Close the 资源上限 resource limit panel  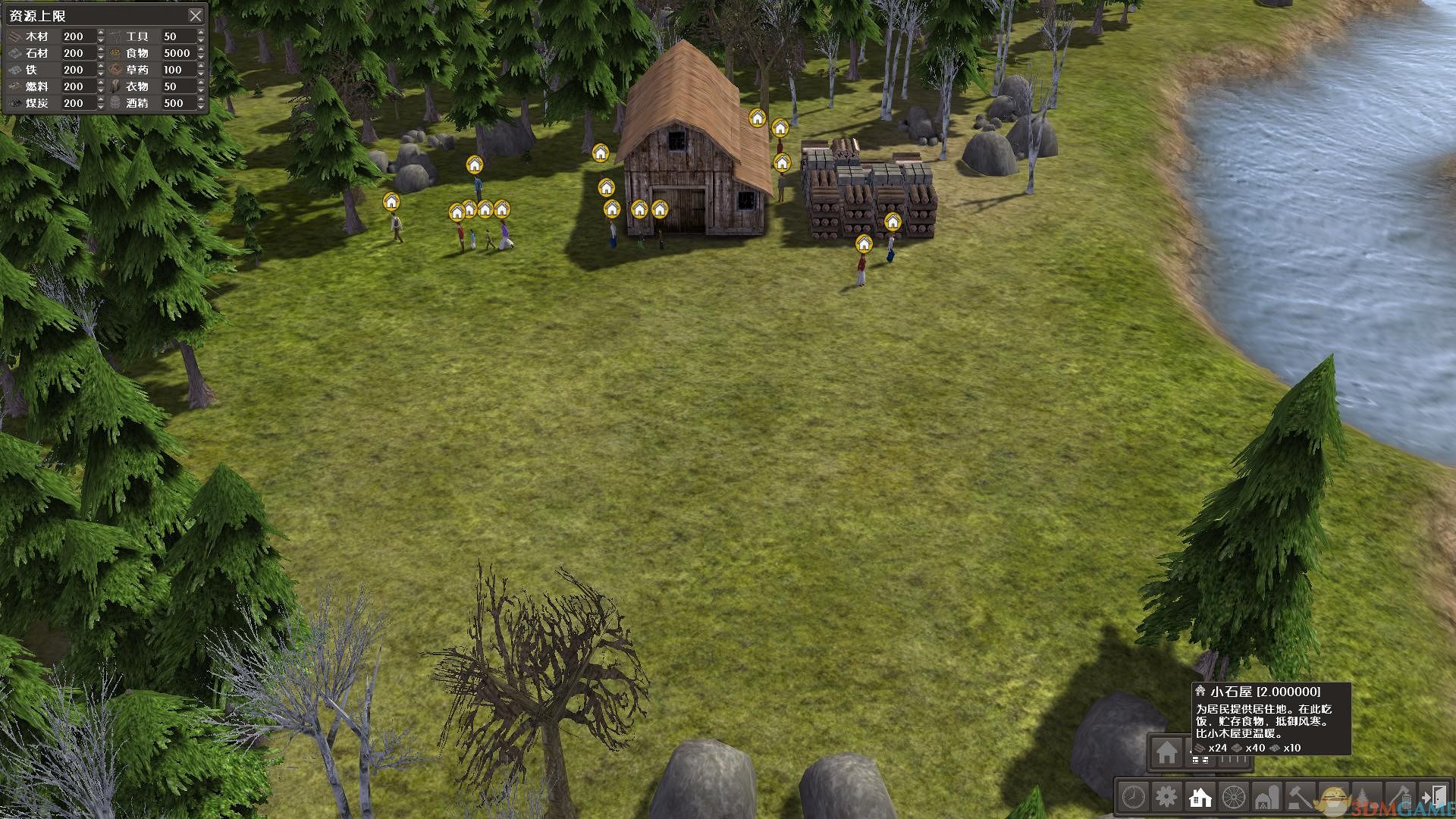[x=195, y=15]
